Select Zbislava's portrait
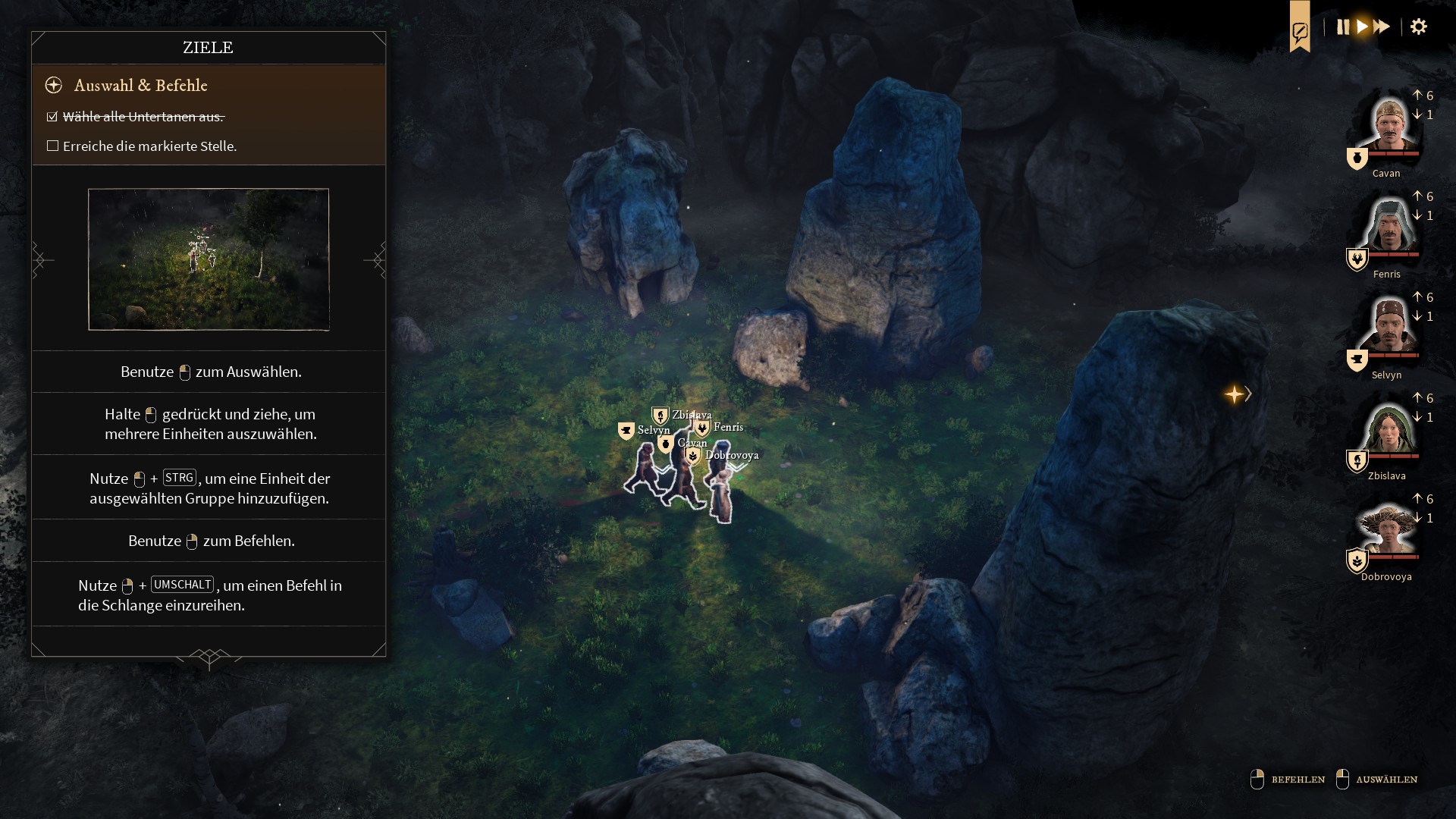Screen dimensions: 1456x819 point(1388,428)
